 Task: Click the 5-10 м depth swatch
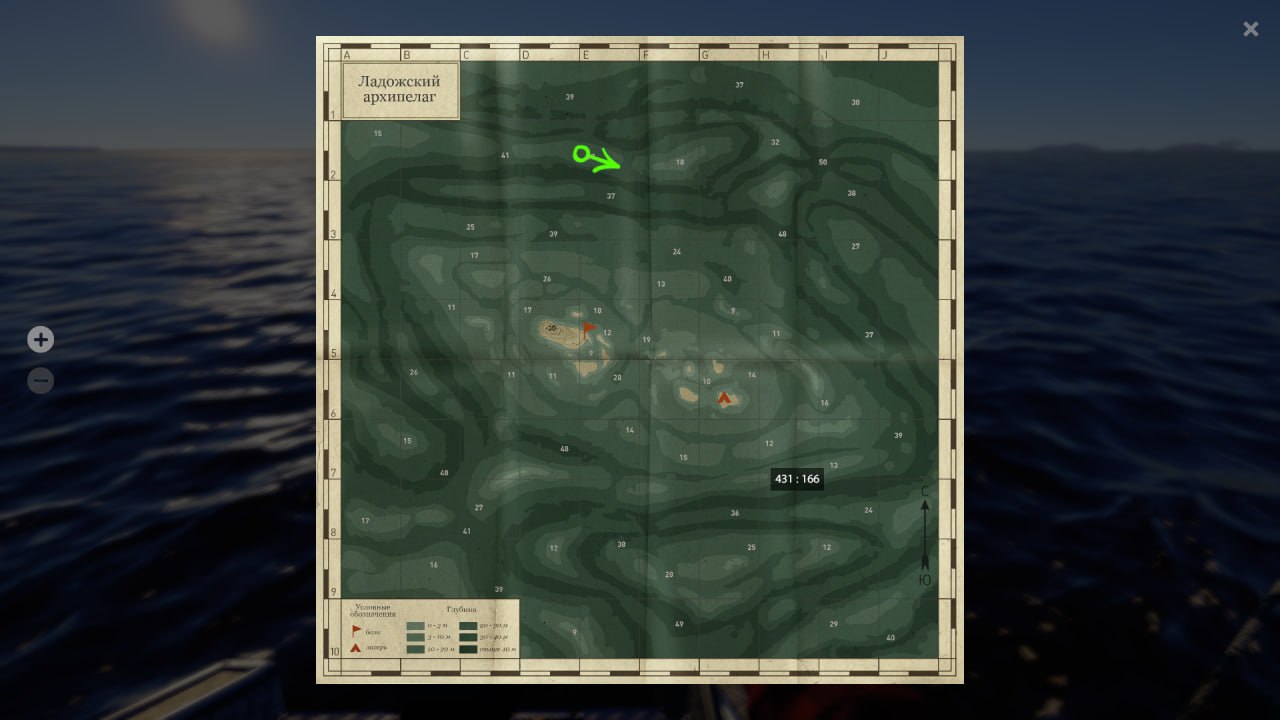415,637
